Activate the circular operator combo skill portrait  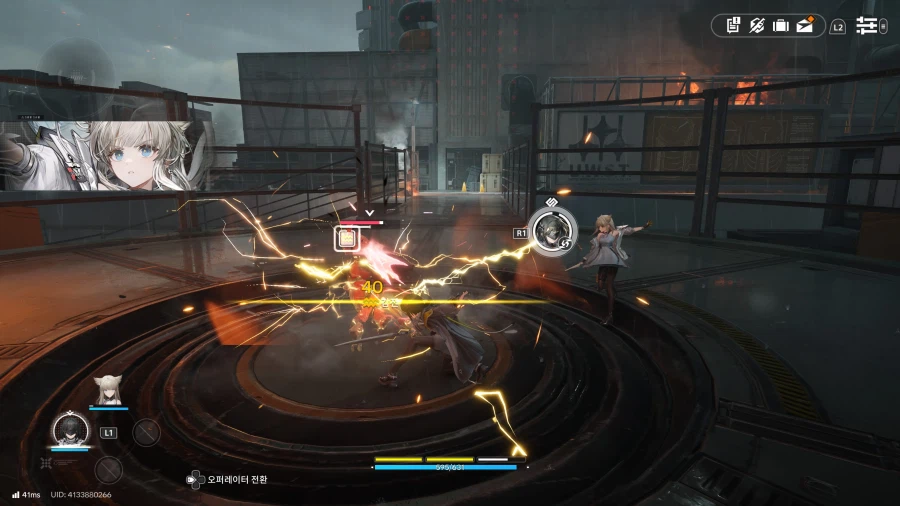[x=548, y=230]
